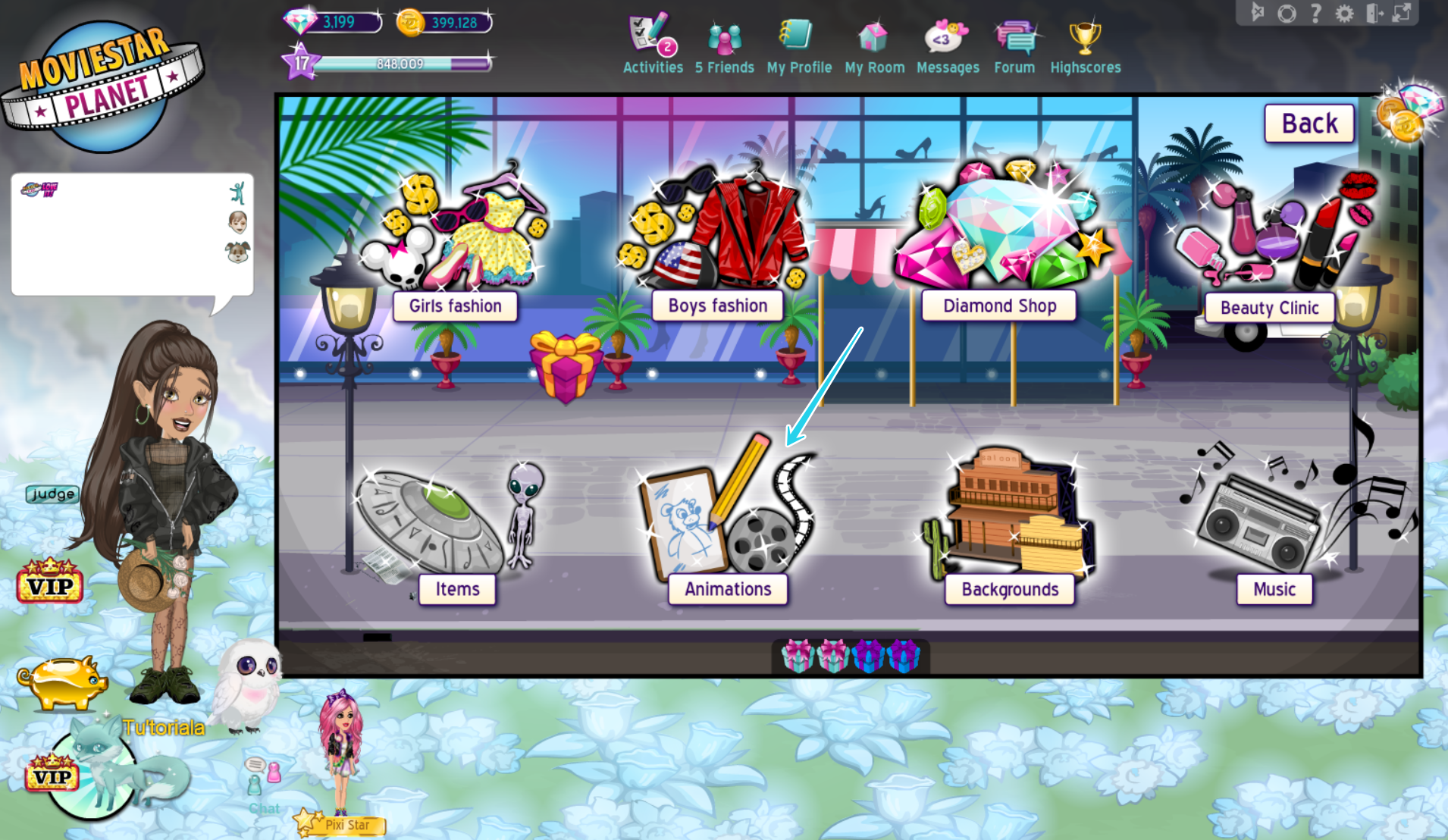Click the diamond balance counter
This screenshot has height=840, width=1448.
pyautogui.click(x=331, y=22)
